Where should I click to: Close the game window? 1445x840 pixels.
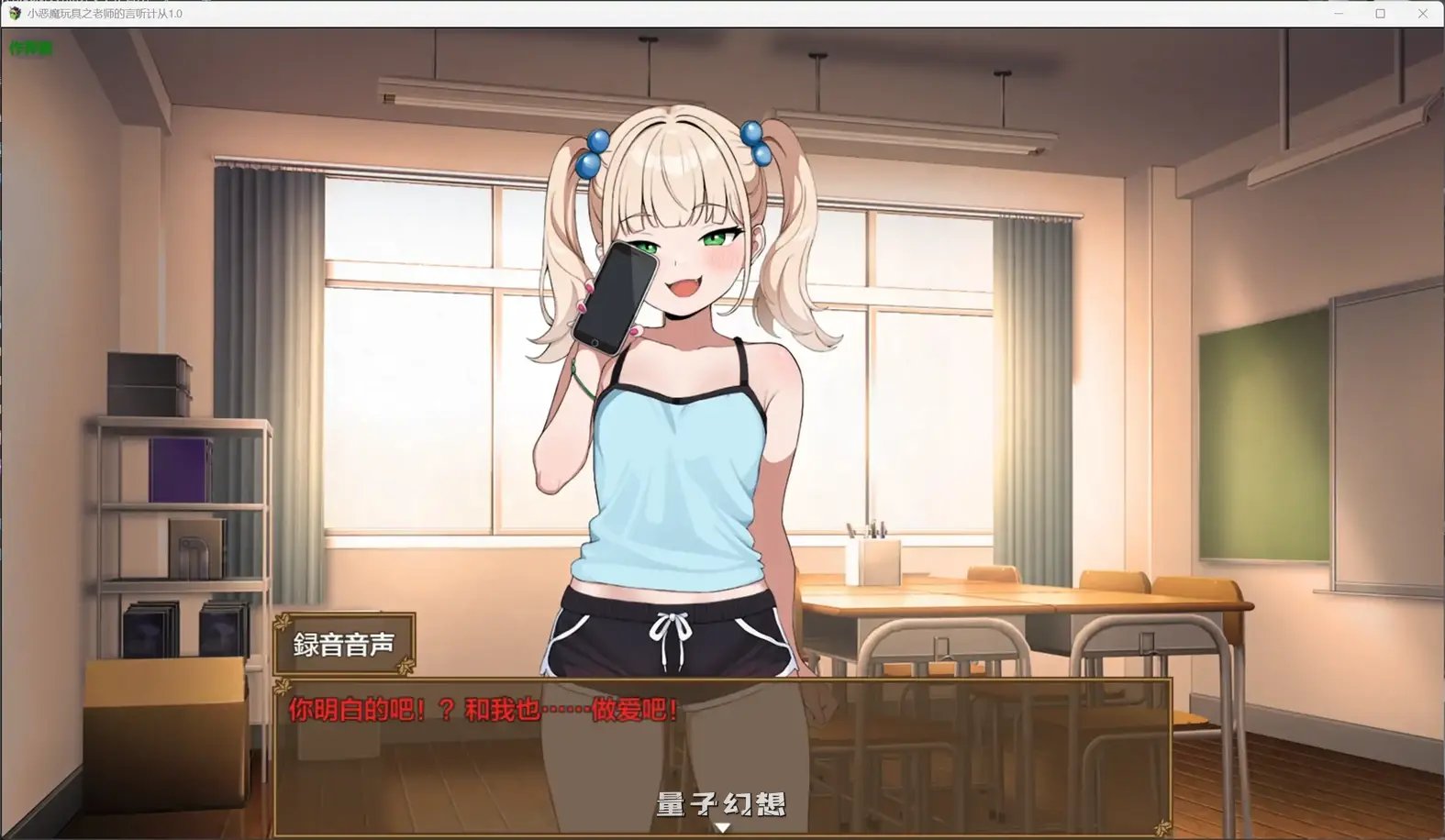1423,14
